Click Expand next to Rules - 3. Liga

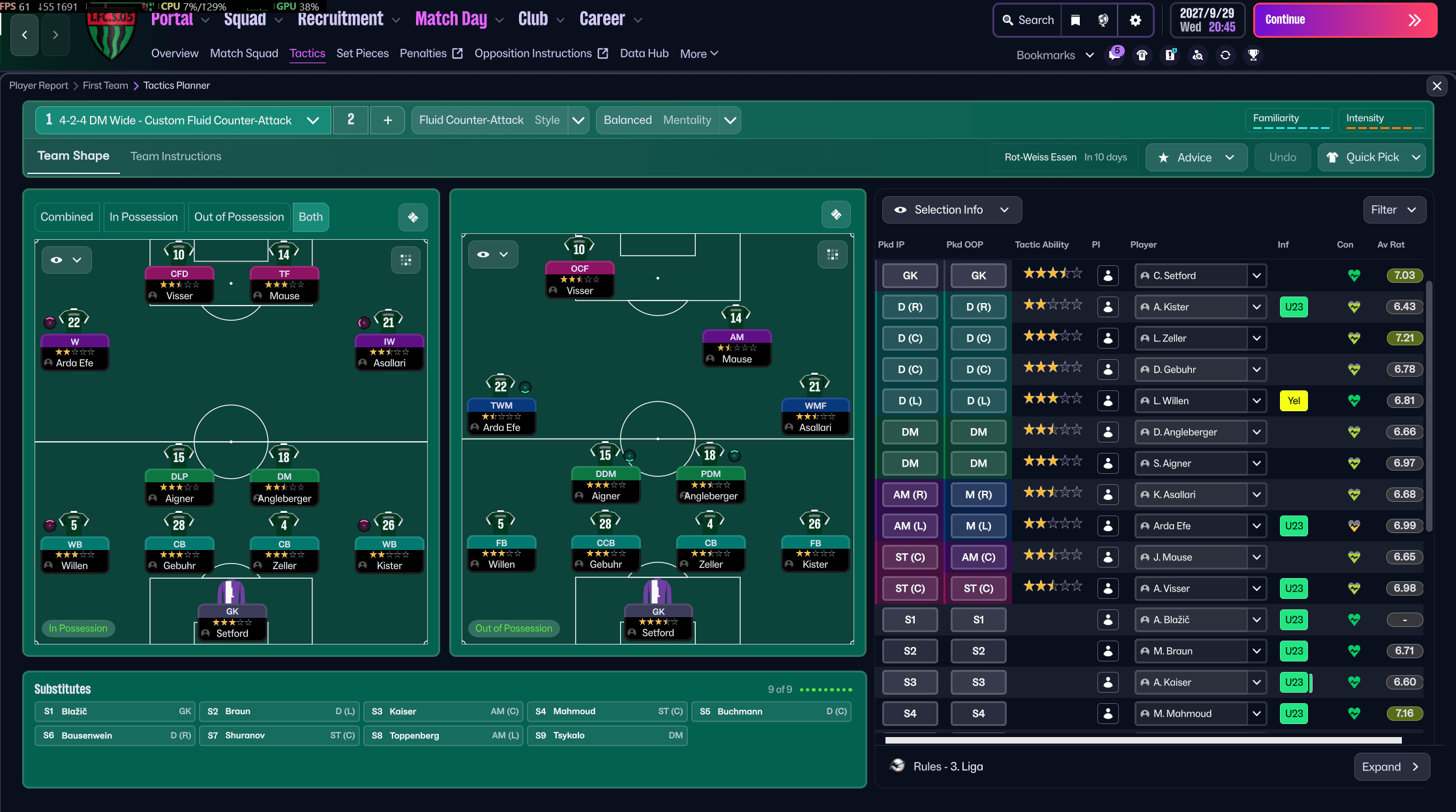(x=1392, y=767)
